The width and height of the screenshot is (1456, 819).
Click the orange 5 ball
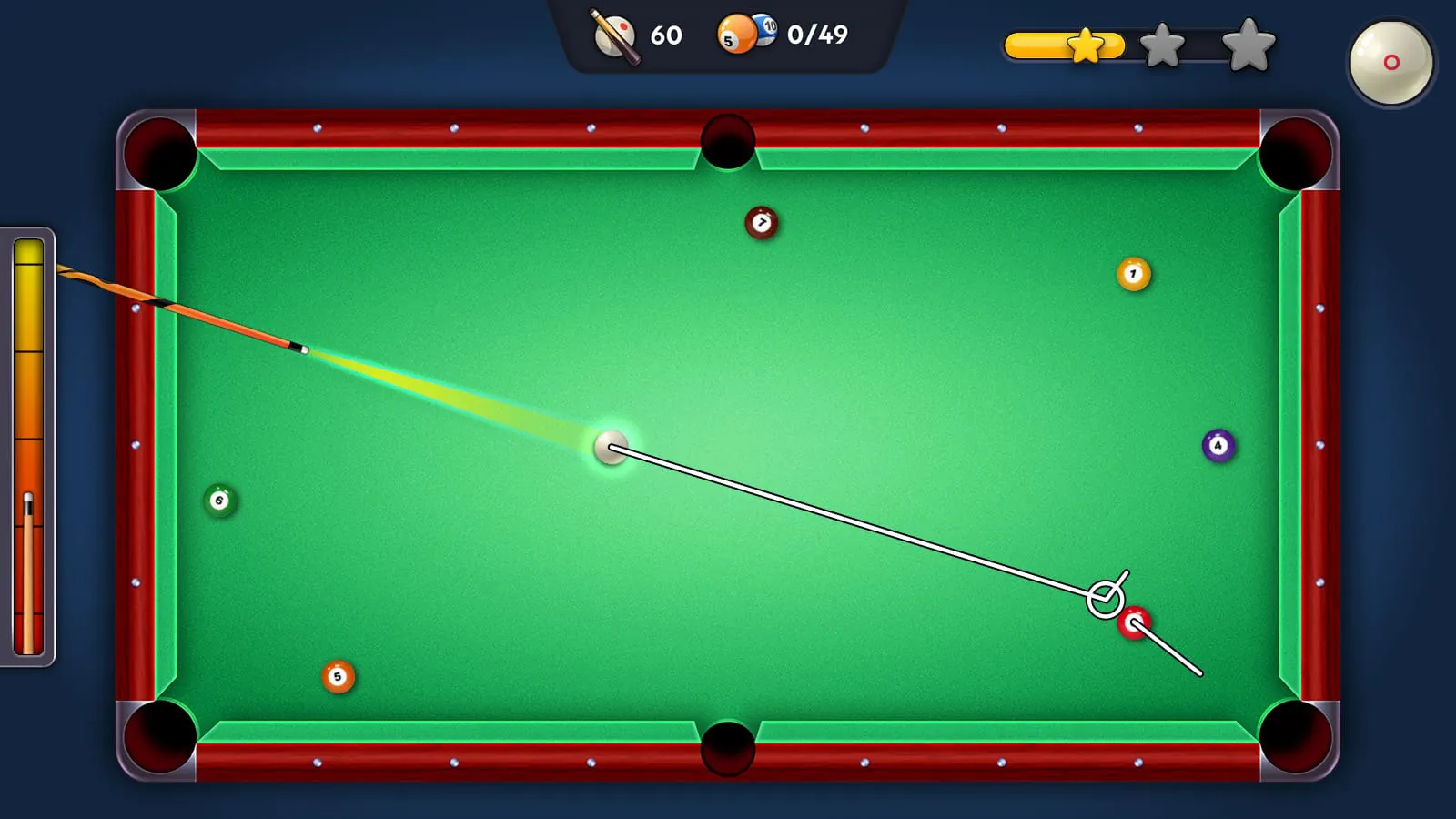(x=337, y=675)
